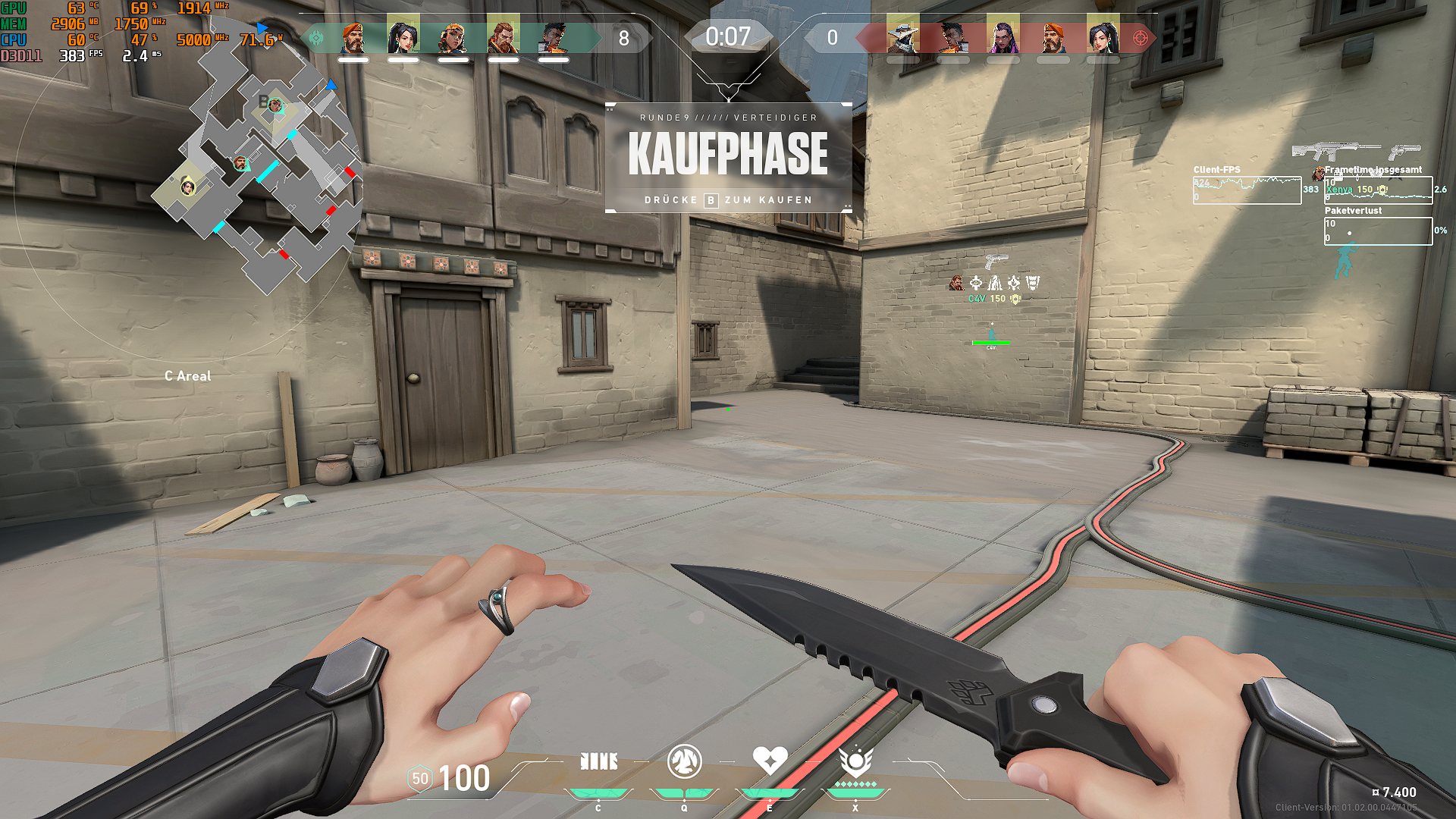1456x819 pixels.
Task: Select the Slow Orb ability icon above Q
Action: [683, 762]
